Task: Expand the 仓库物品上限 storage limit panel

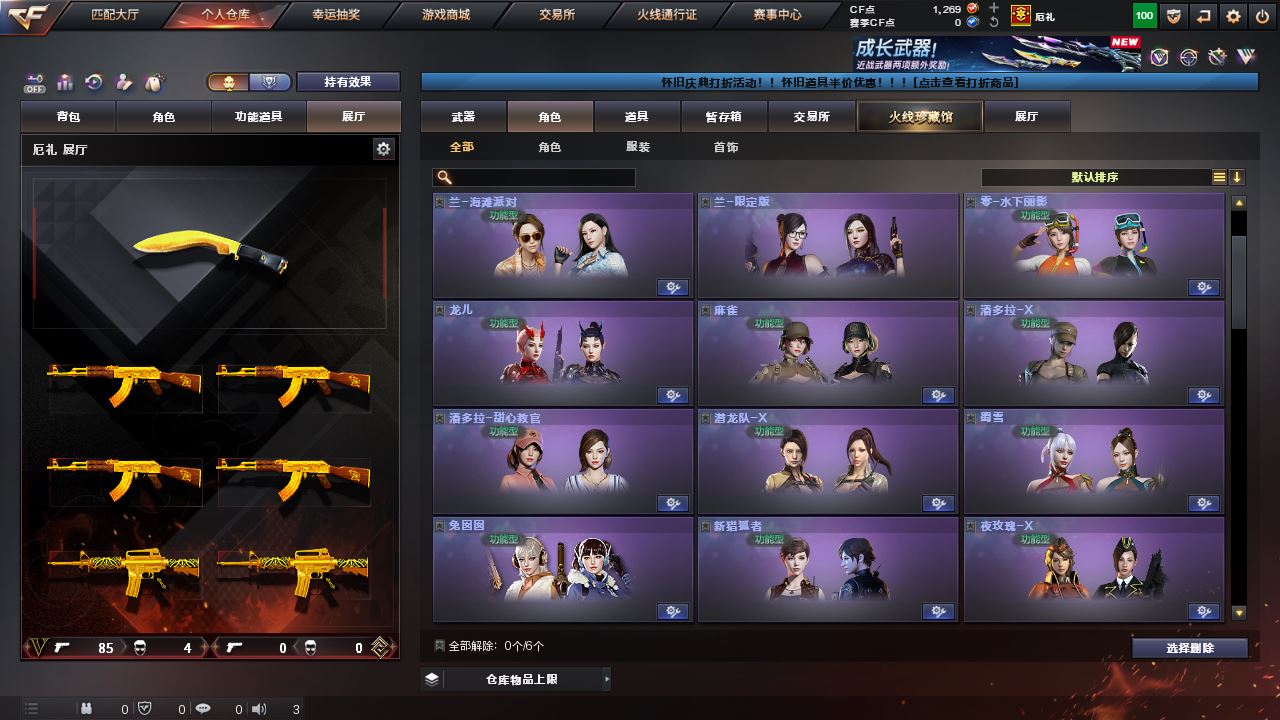Action: coord(515,679)
